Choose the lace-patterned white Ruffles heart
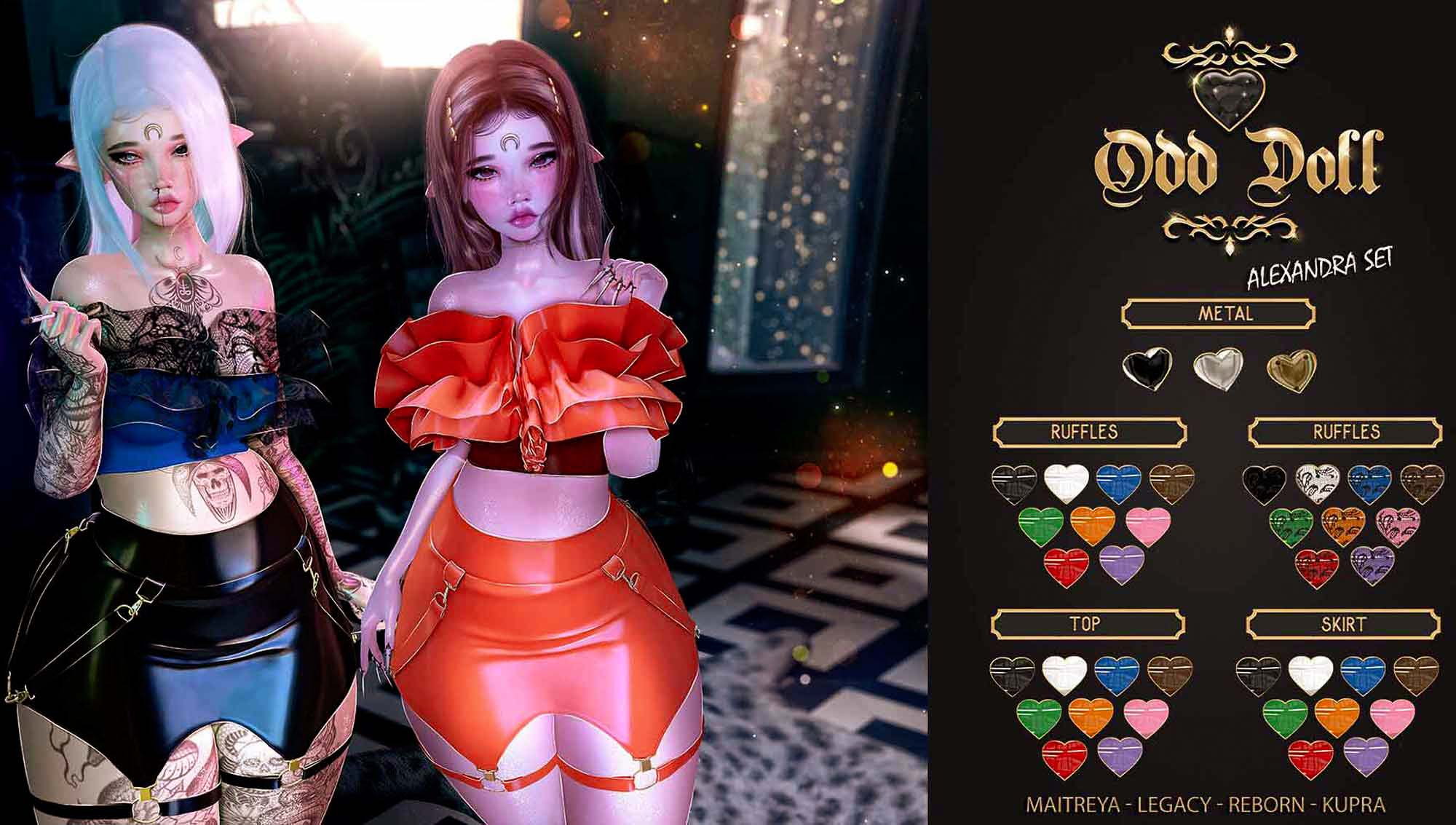 click(x=1318, y=483)
